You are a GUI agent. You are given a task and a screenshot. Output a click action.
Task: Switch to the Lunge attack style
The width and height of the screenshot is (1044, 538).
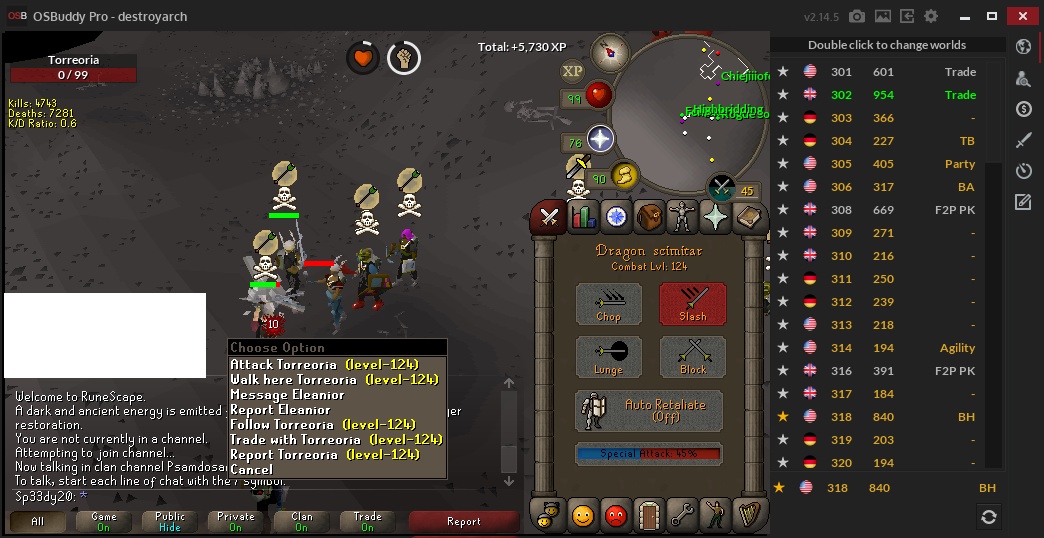click(x=609, y=357)
